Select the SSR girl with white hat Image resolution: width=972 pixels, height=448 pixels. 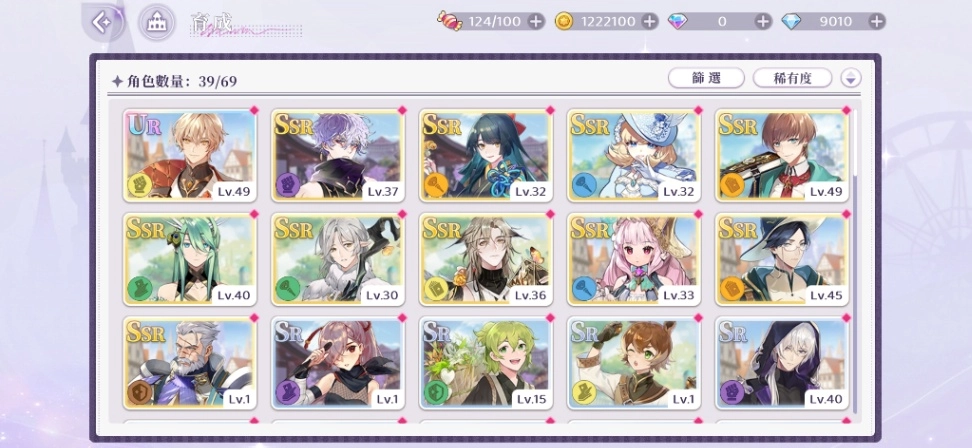(633, 155)
